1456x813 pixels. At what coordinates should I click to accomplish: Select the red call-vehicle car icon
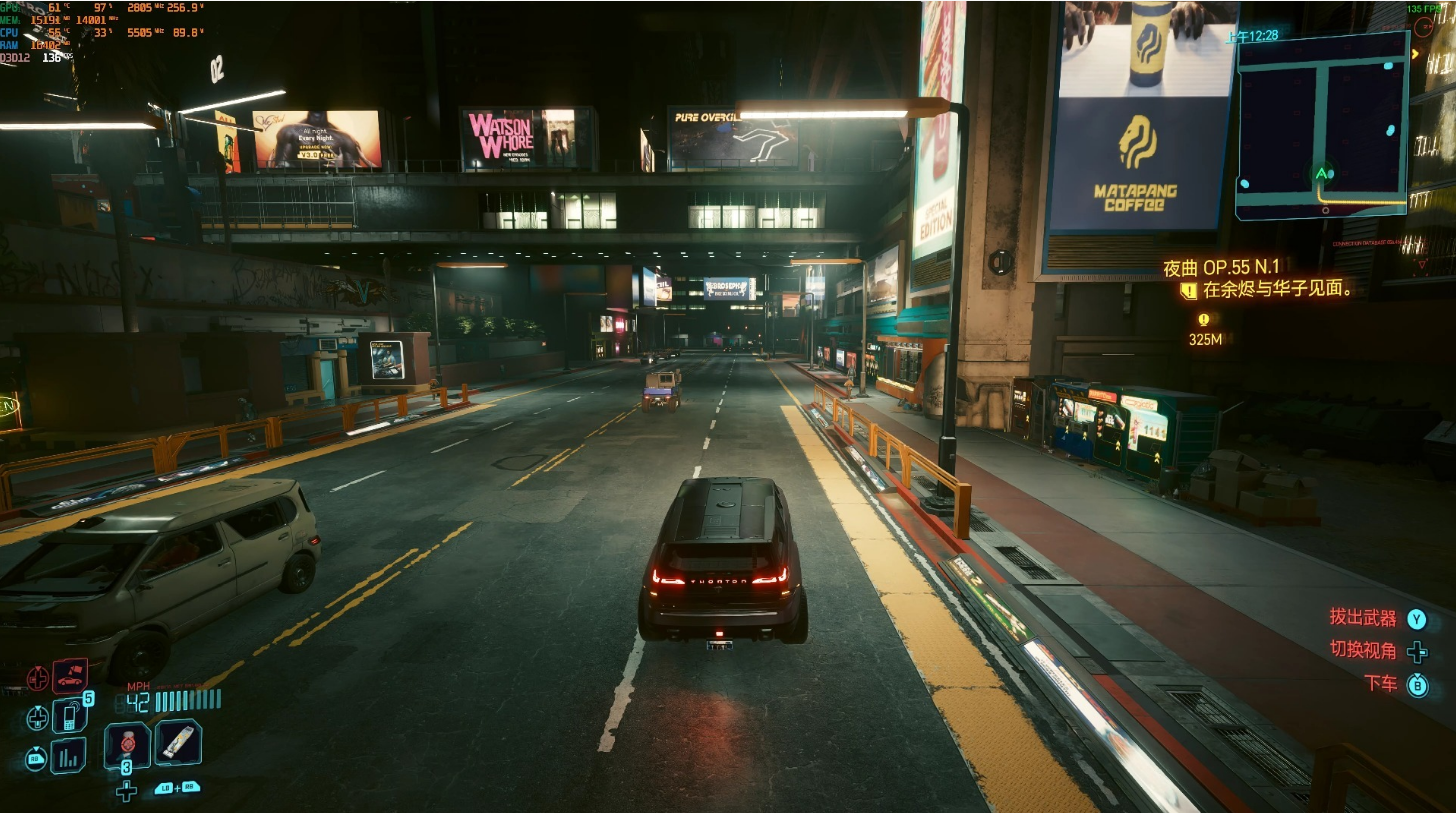[x=70, y=677]
